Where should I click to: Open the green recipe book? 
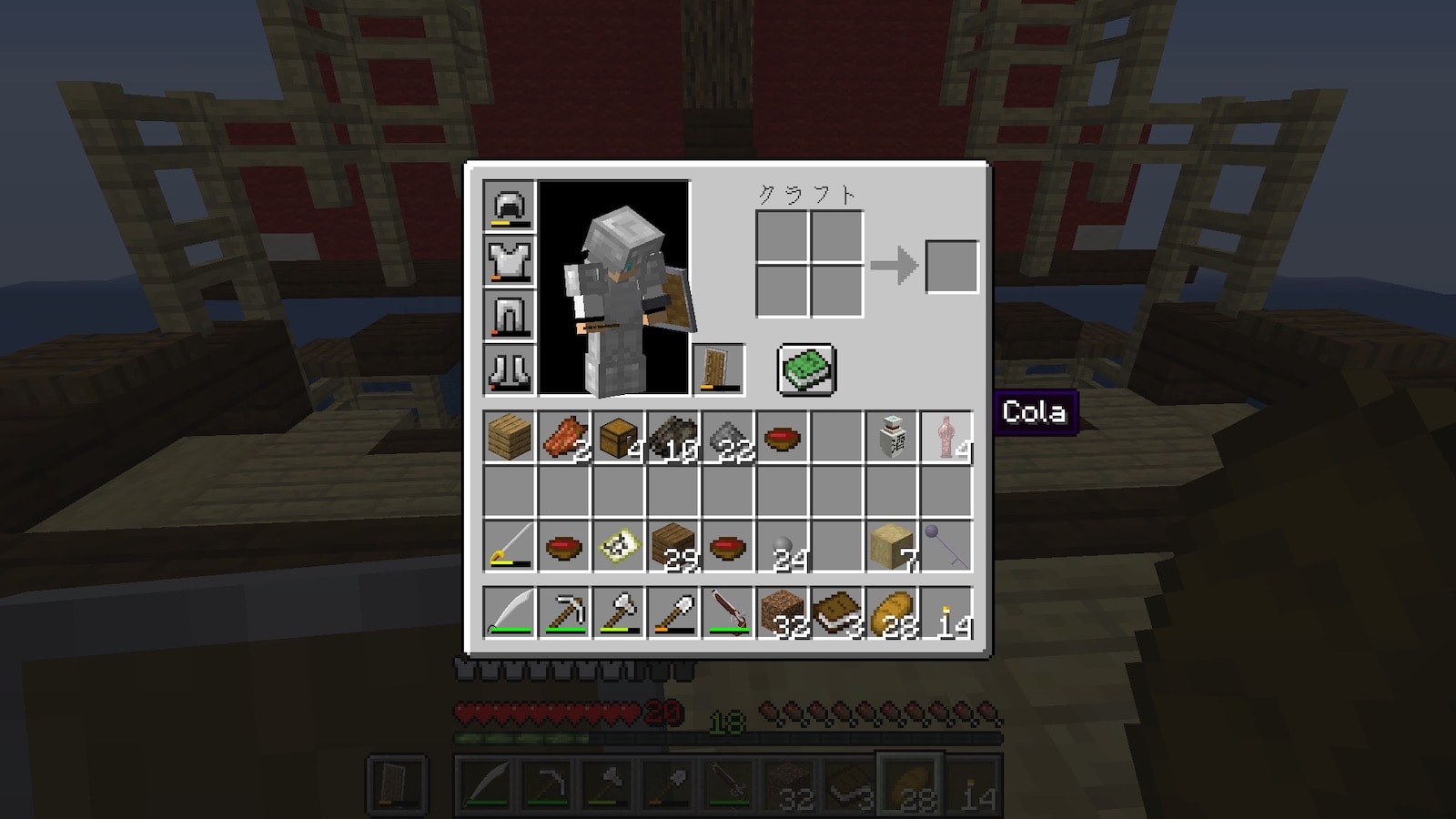click(806, 369)
